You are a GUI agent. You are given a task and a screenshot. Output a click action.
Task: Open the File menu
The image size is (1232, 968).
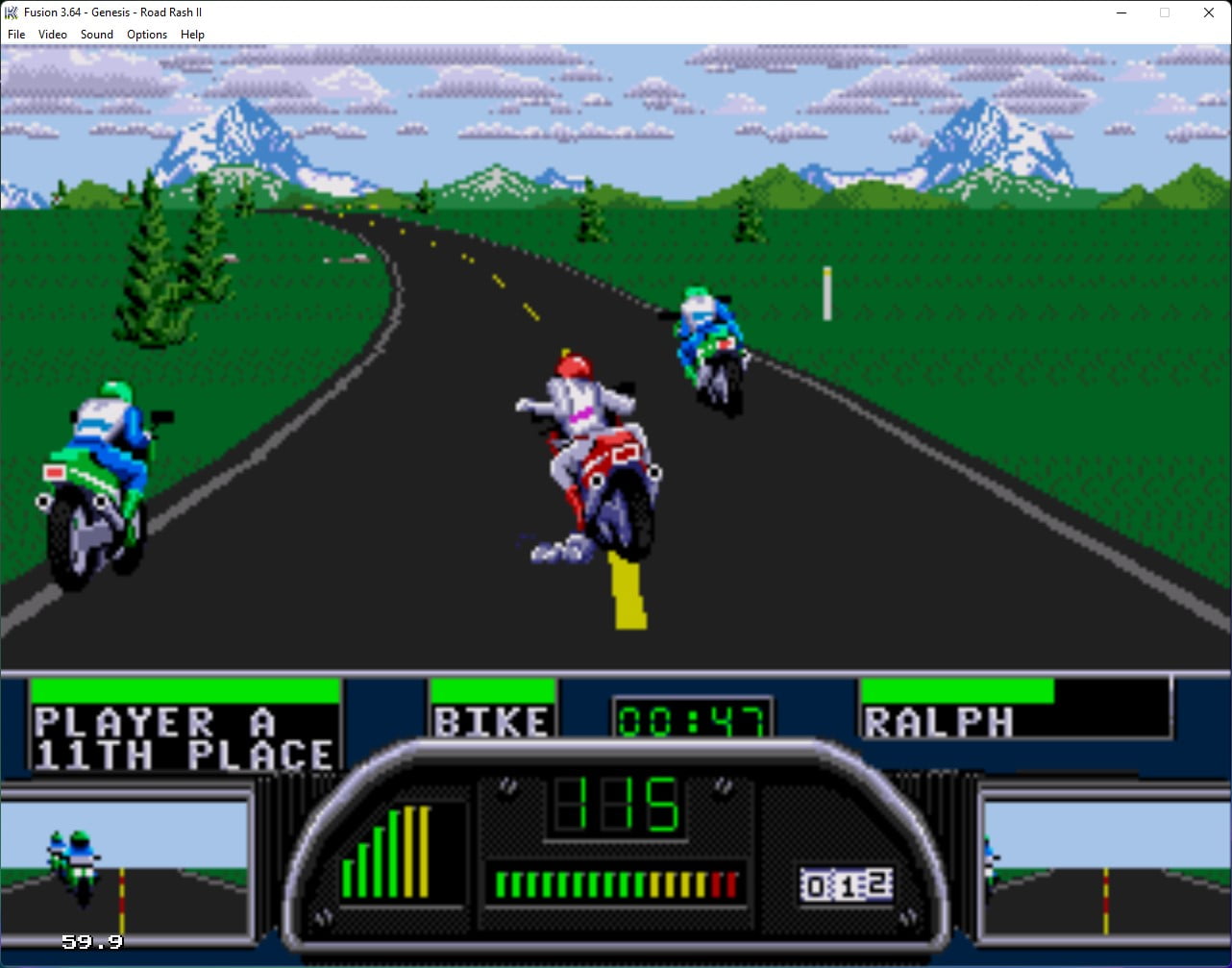coord(15,34)
